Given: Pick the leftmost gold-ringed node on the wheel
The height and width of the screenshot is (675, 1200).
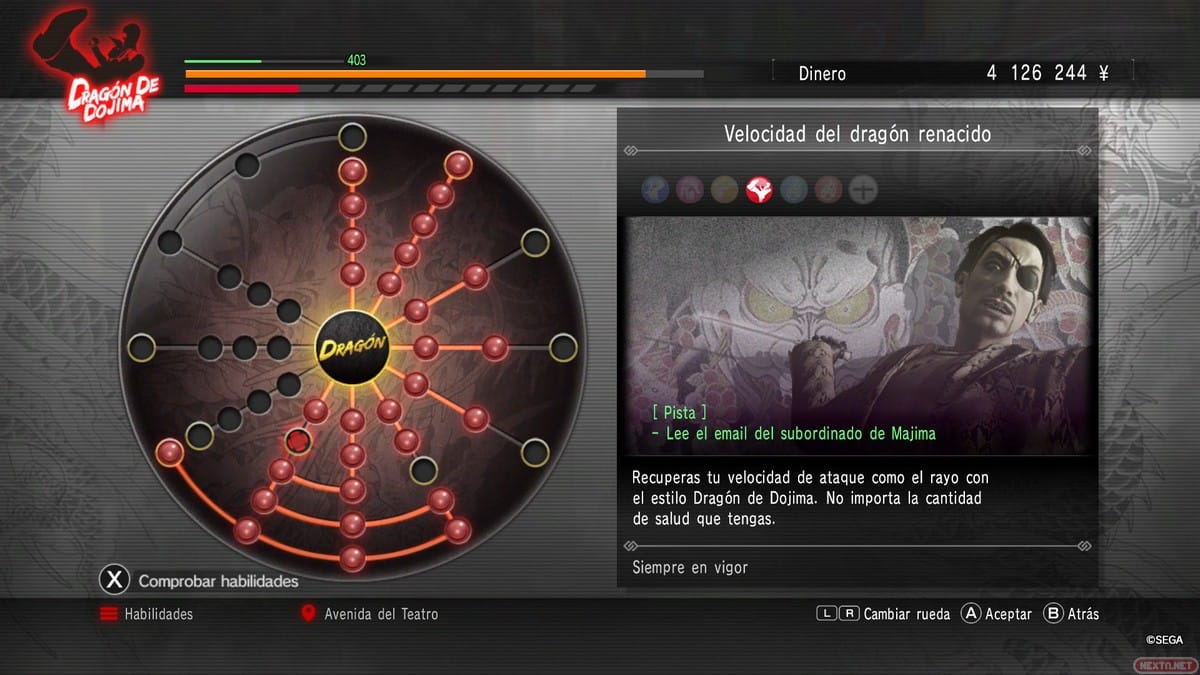Looking at the screenshot, I should 142,348.
